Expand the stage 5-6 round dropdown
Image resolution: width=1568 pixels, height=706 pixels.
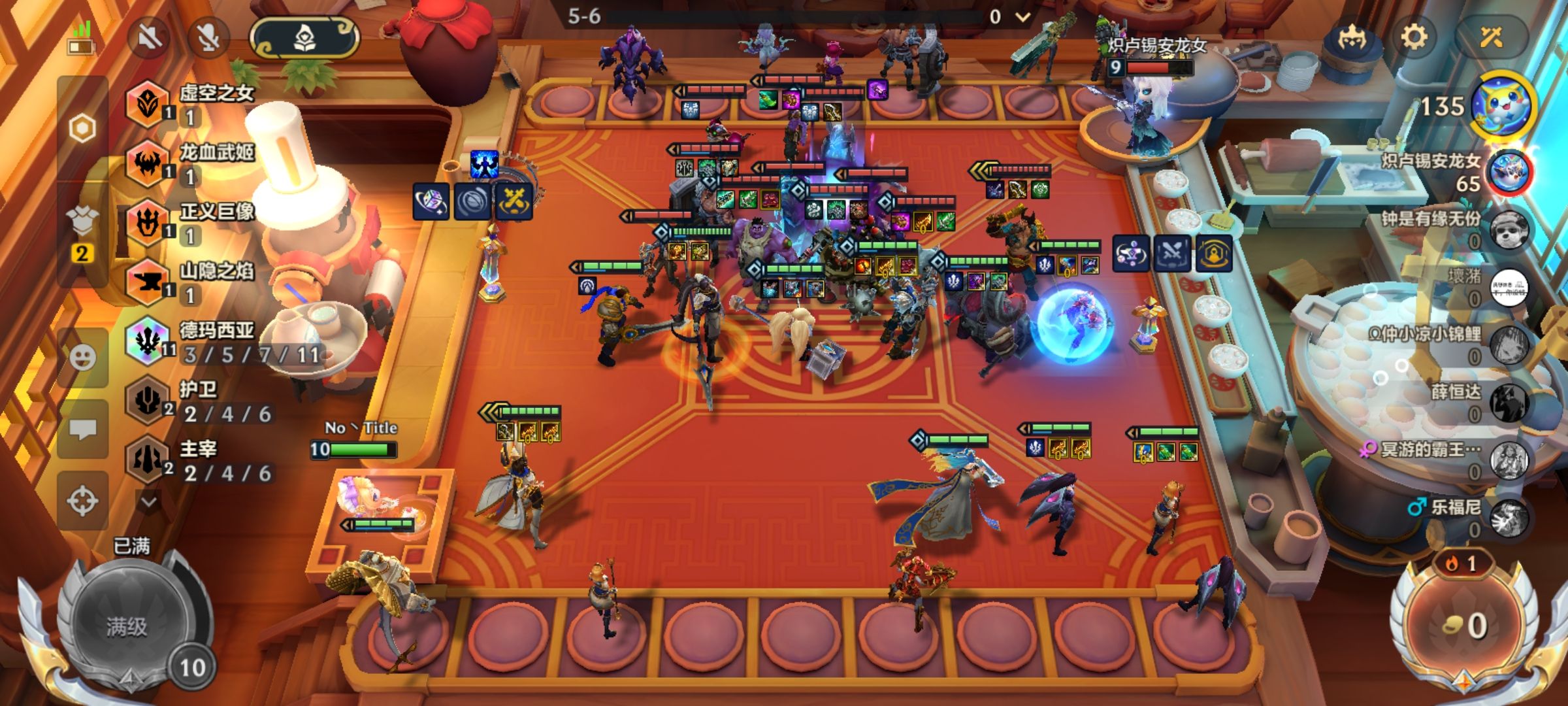pyautogui.click(x=1023, y=17)
